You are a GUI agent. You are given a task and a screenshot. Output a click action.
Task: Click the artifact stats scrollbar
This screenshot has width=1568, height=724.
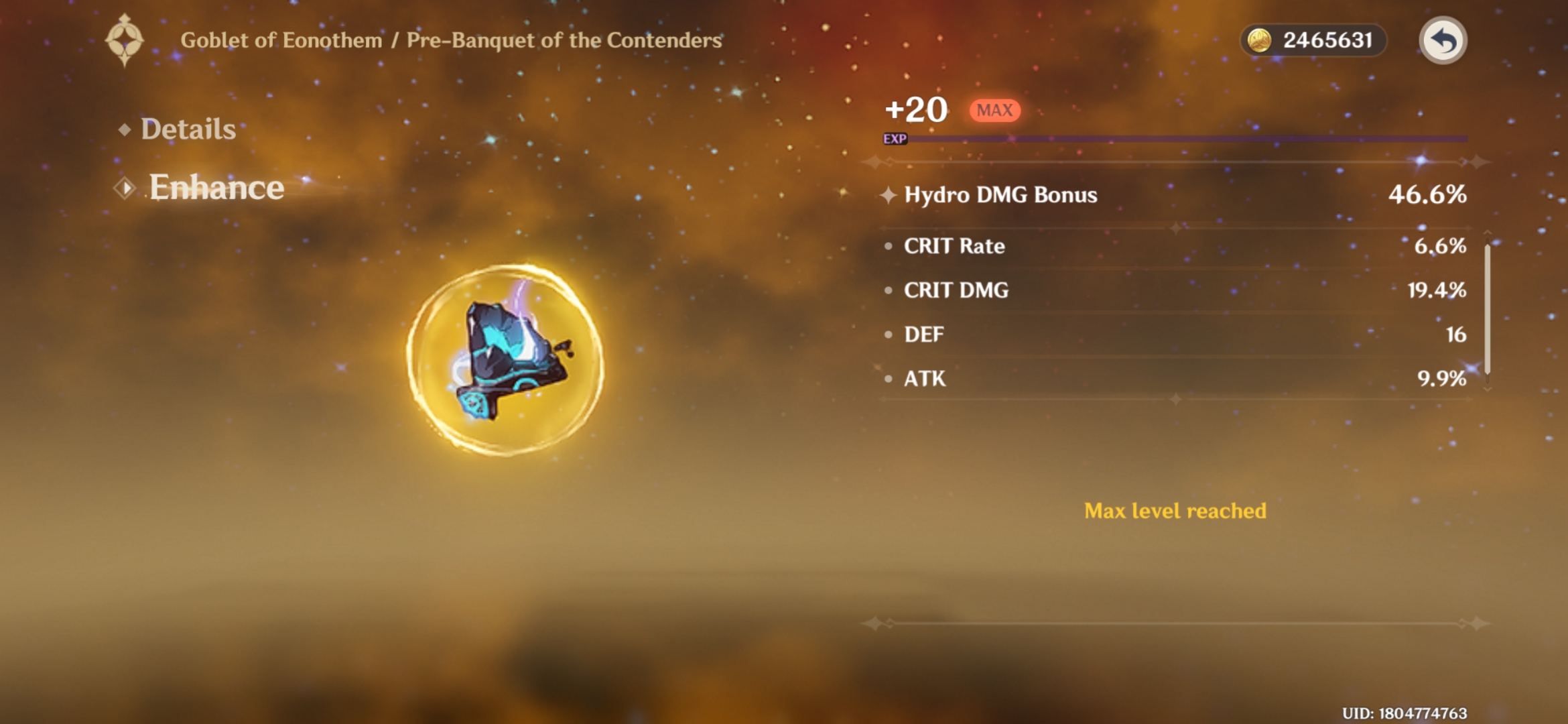pos(1487,310)
